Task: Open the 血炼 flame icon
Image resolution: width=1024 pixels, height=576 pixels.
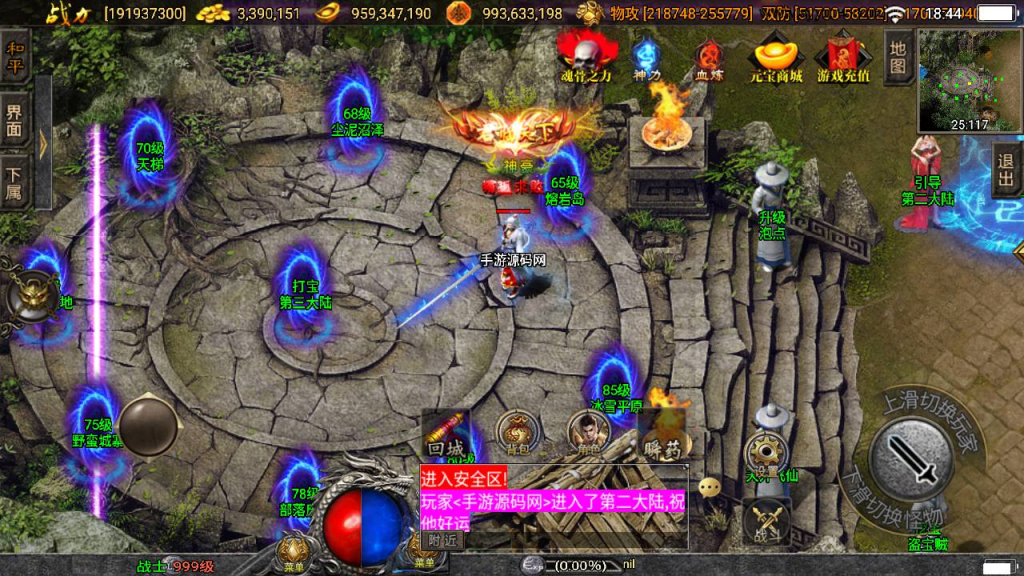Action: click(709, 58)
